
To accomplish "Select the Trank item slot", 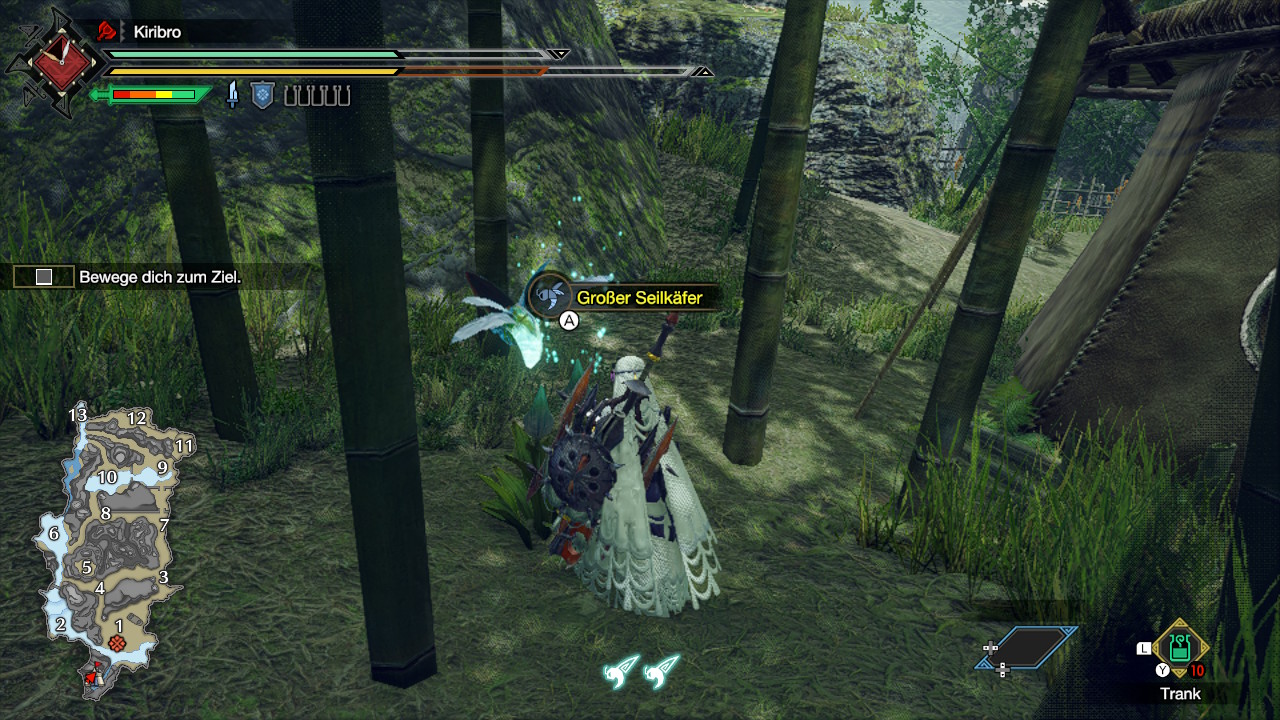I will pyautogui.click(x=1180, y=648).
